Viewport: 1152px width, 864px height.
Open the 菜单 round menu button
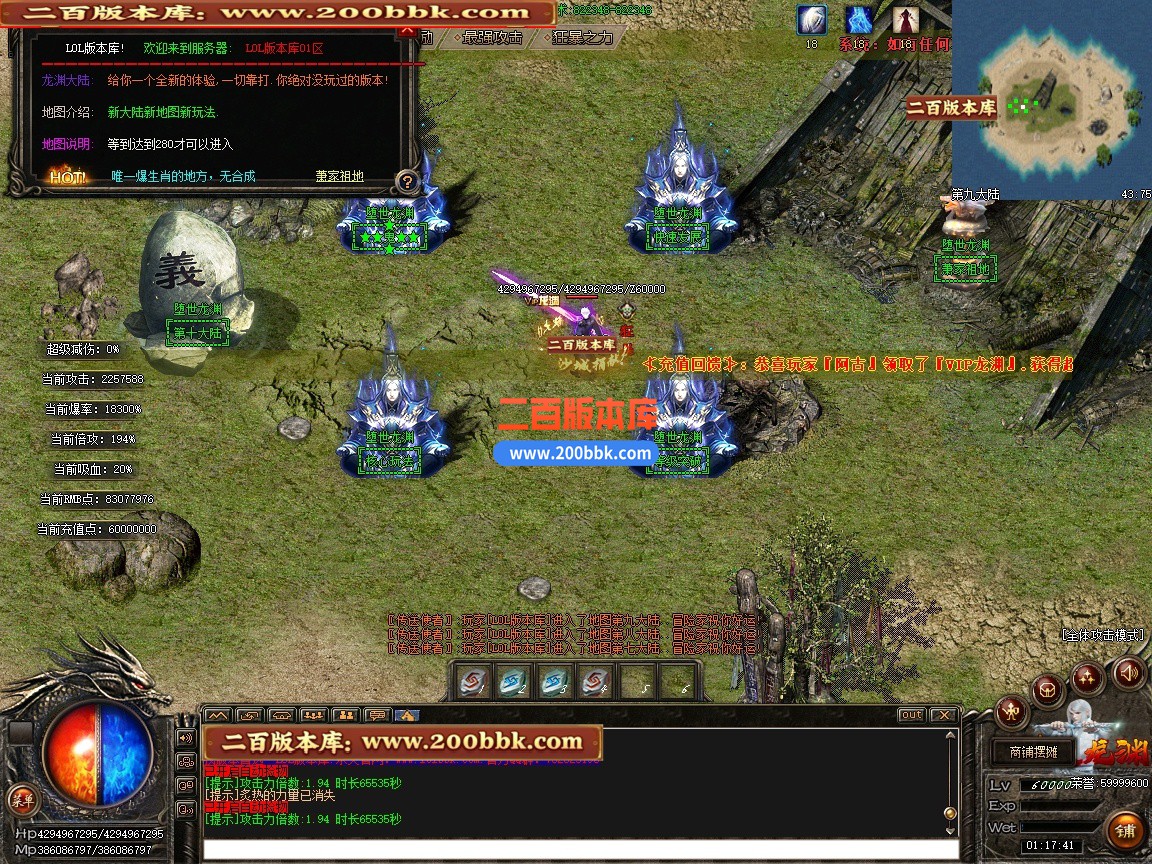pos(22,799)
